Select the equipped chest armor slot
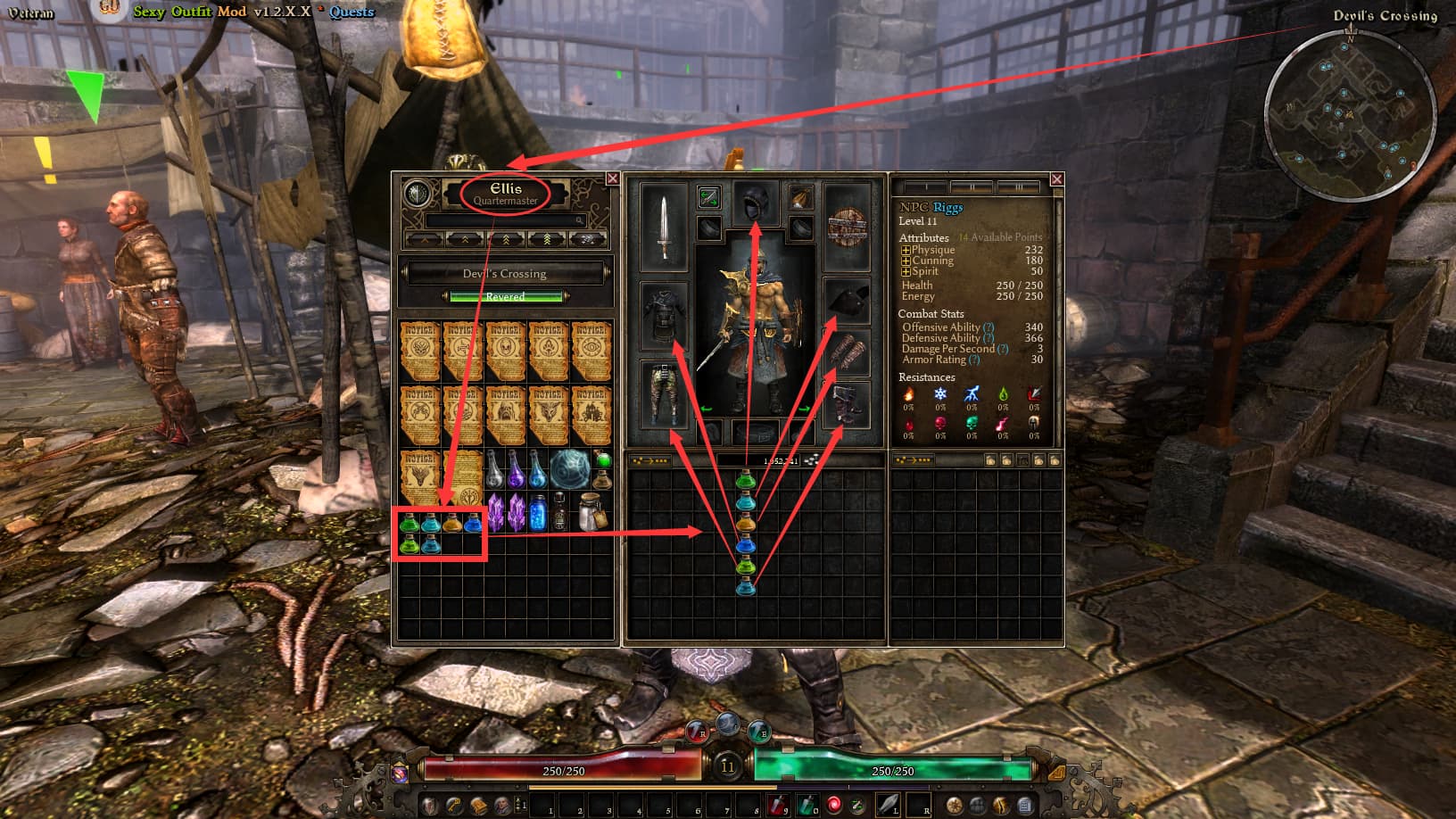 [664, 313]
